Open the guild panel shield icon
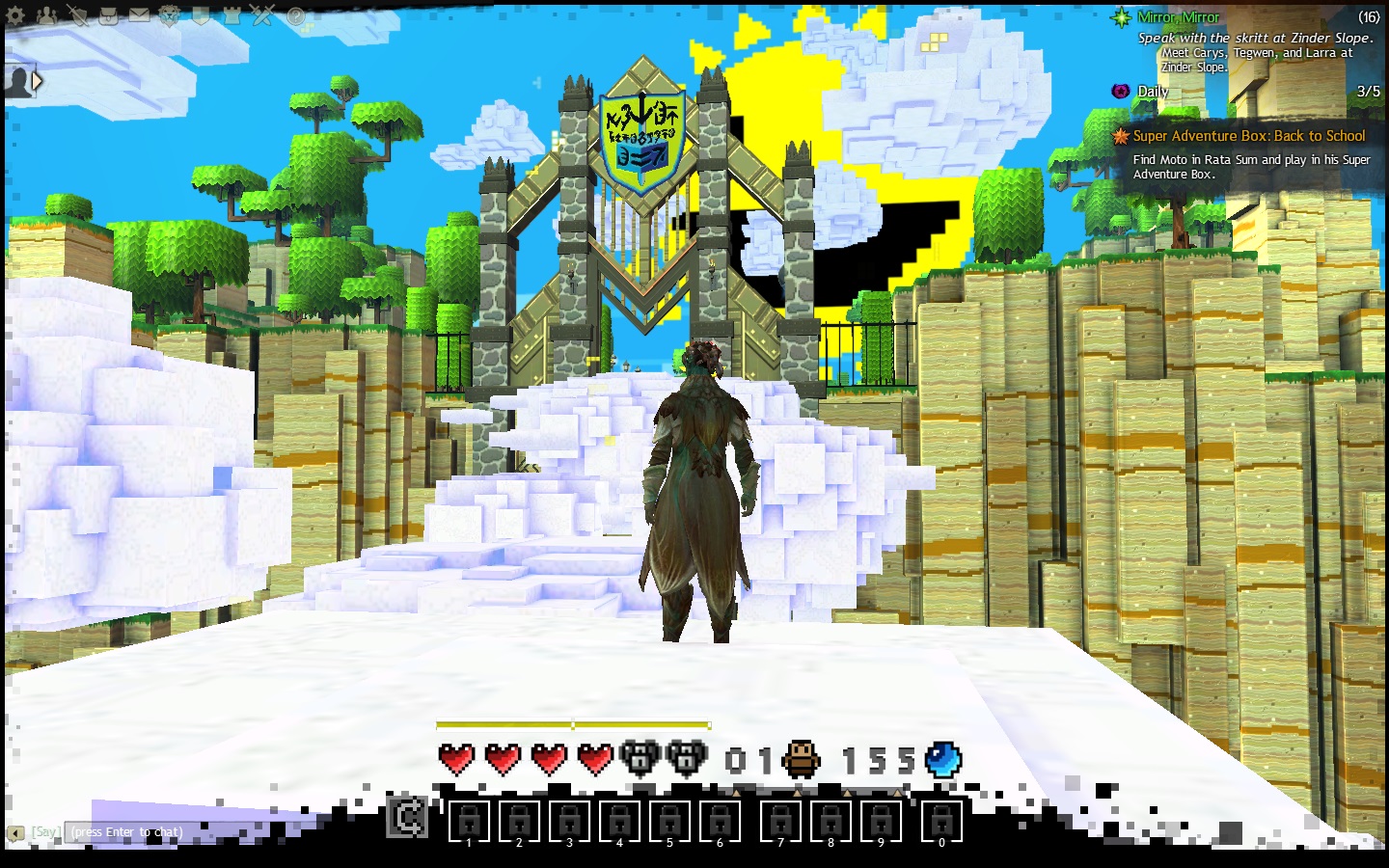 tap(201, 15)
